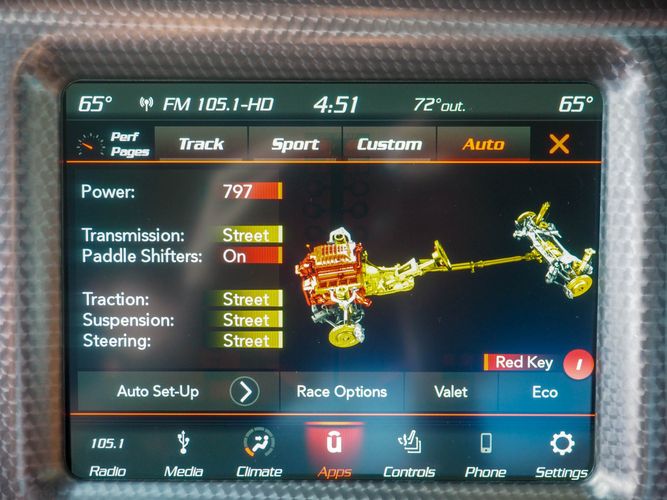Screen dimensions: 667x500
Task: Choose the Auto mode tab
Action: [x=483, y=144]
